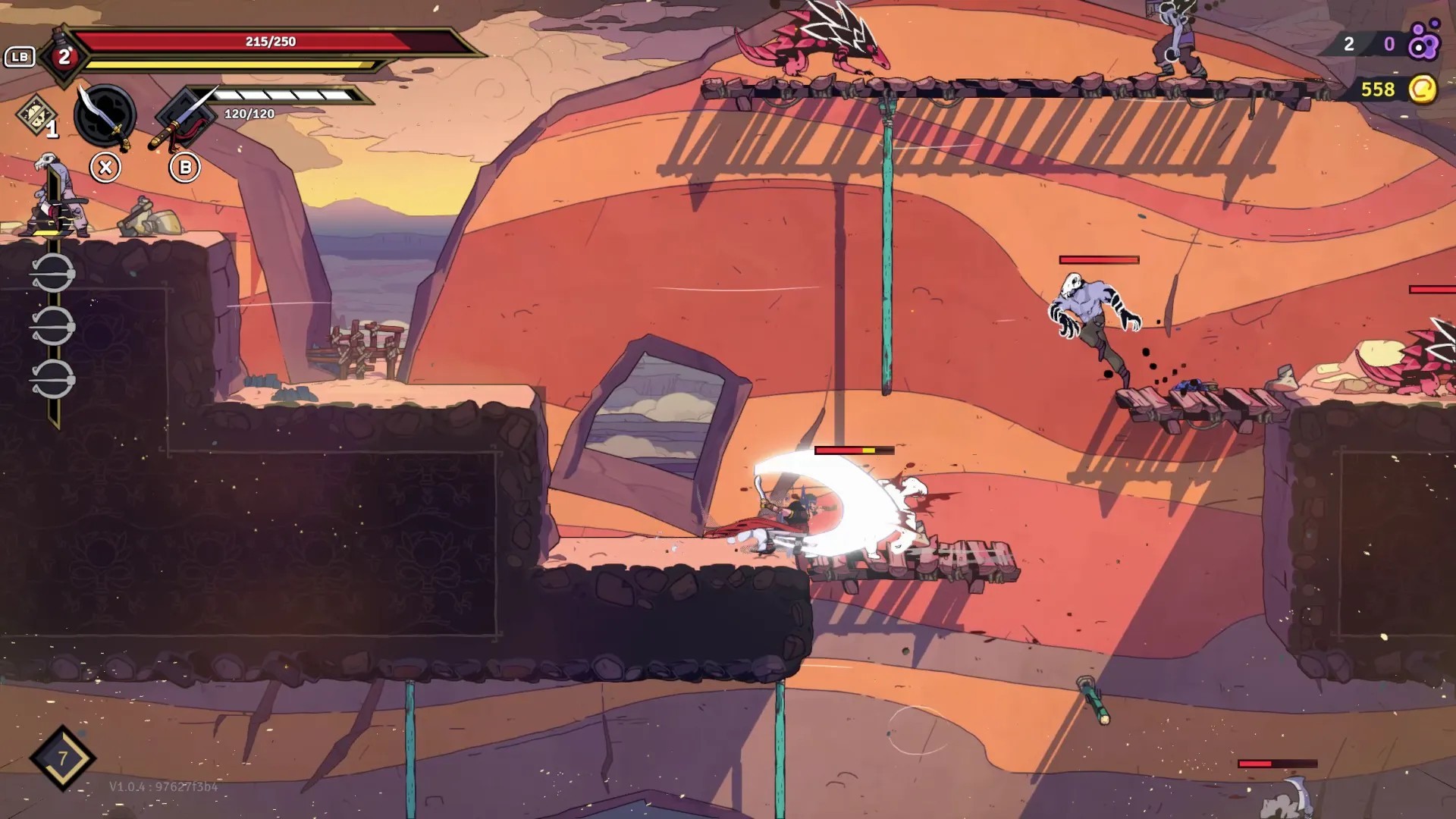Open the Glimmer counter reading 2

pos(1348,45)
